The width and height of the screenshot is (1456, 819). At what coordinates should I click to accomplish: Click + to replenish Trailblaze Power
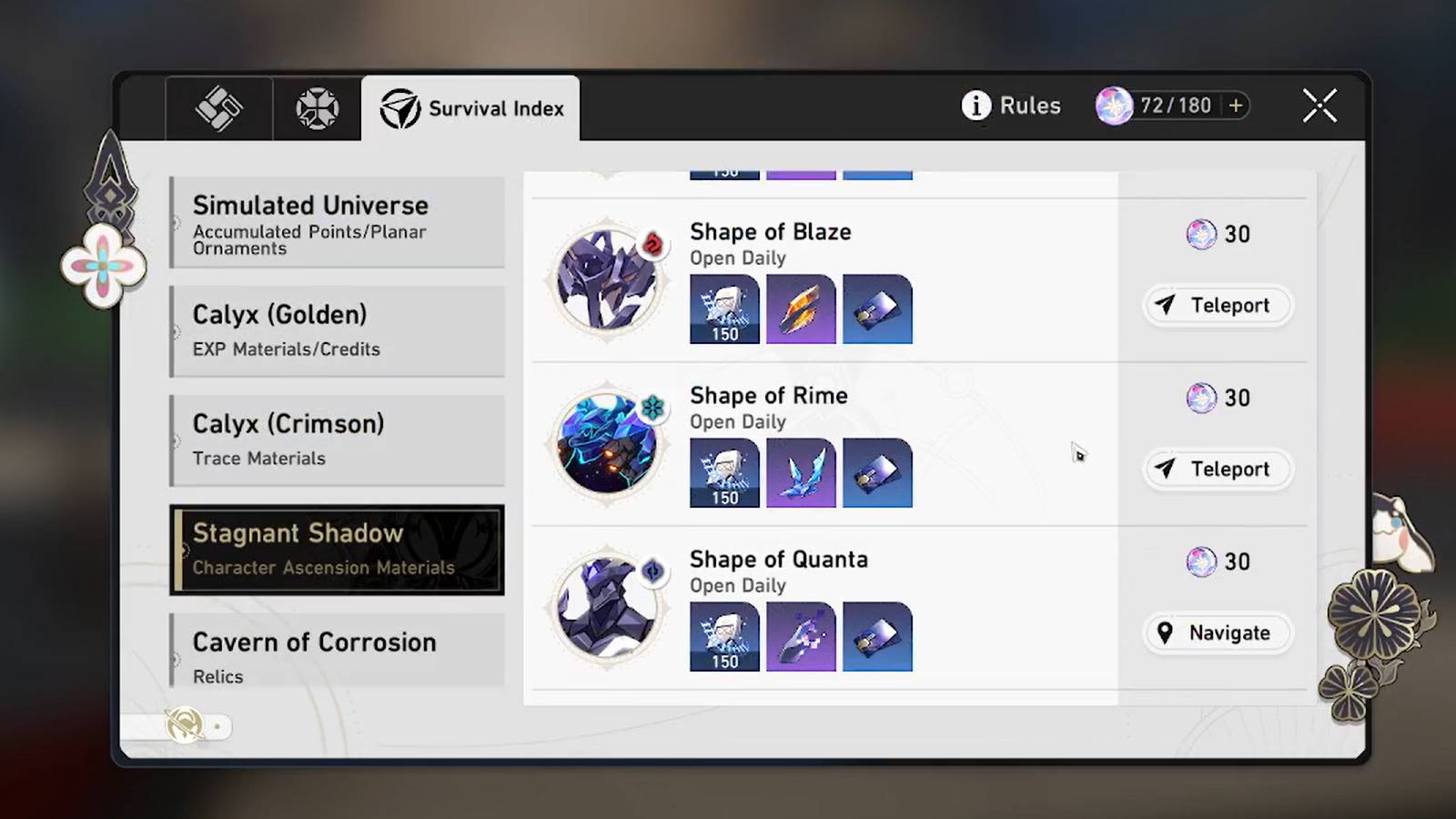pos(1238,106)
